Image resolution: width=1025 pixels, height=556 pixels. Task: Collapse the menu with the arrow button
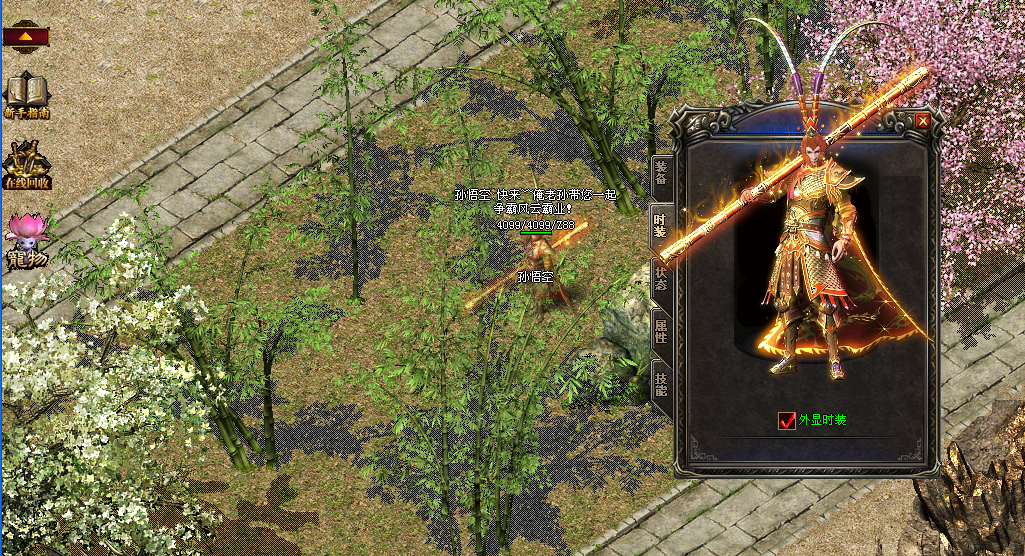tap(26, 36)
